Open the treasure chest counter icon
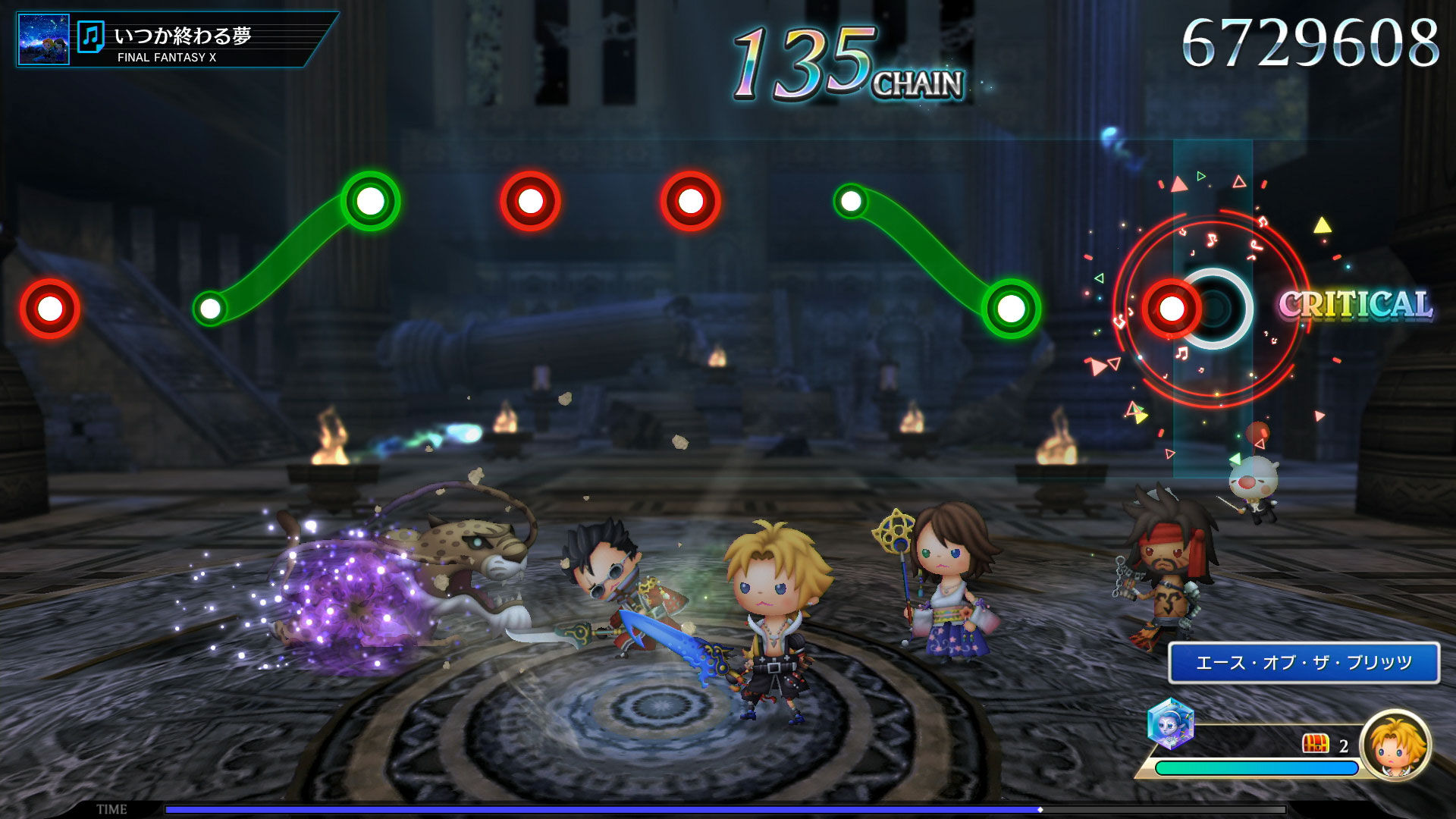Screen dimensions: 1456x819 (x=1315, y=745)
